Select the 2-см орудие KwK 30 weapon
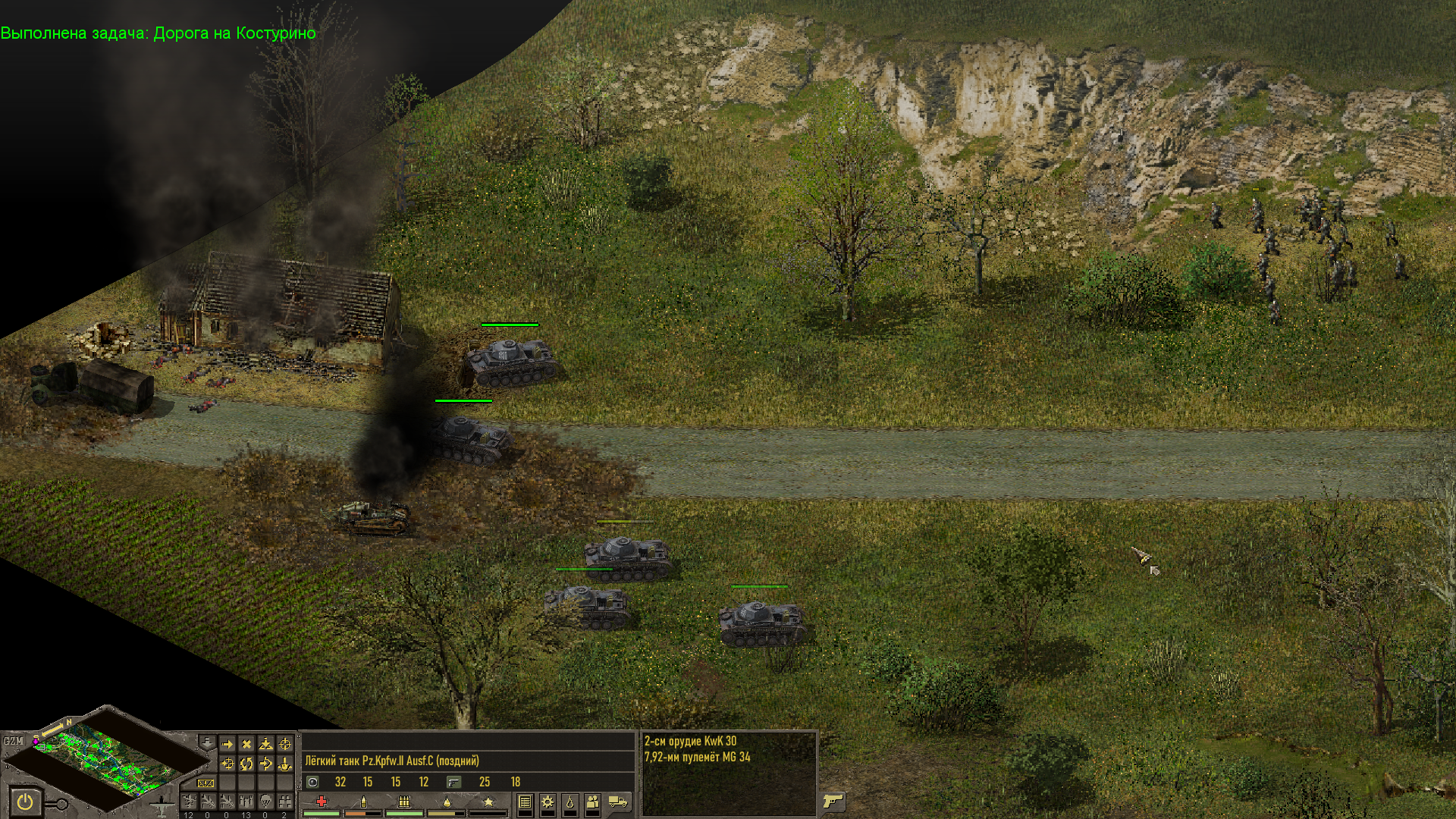This screenshot has width=1456, height=819. (690, 741)
